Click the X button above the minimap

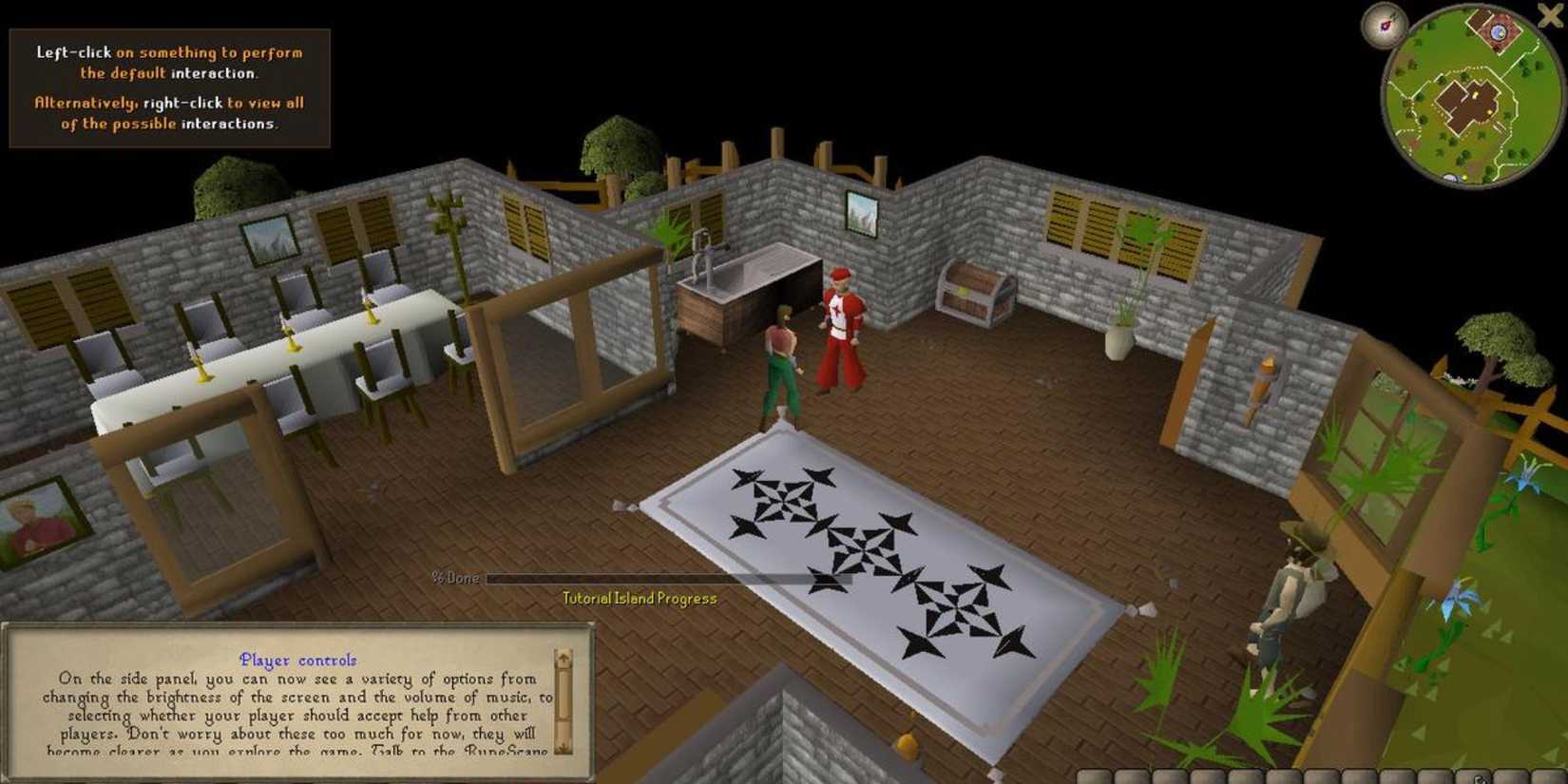coord(1549,15)
